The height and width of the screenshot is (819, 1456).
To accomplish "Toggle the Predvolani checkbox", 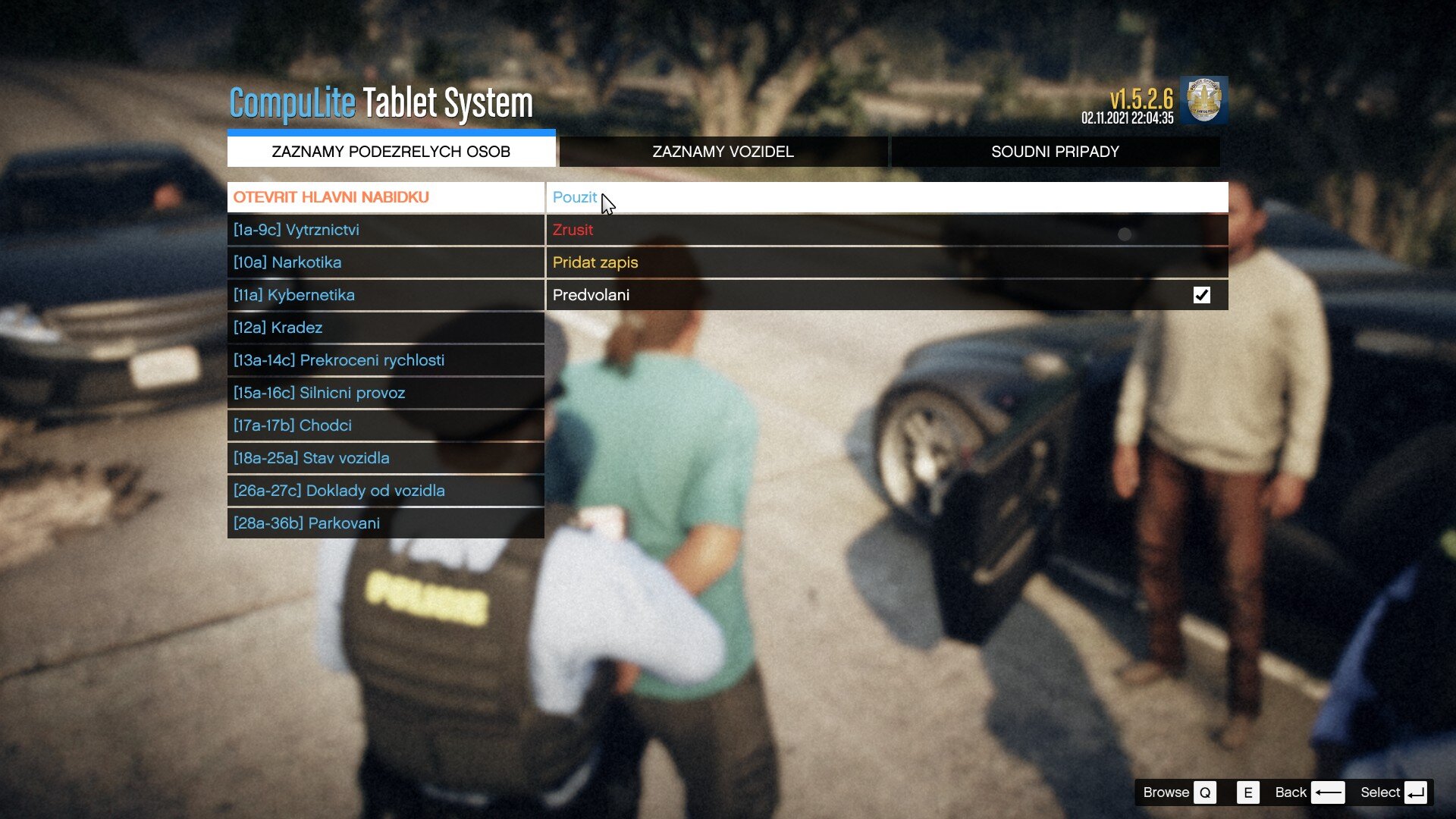I will pos(1201,295).
